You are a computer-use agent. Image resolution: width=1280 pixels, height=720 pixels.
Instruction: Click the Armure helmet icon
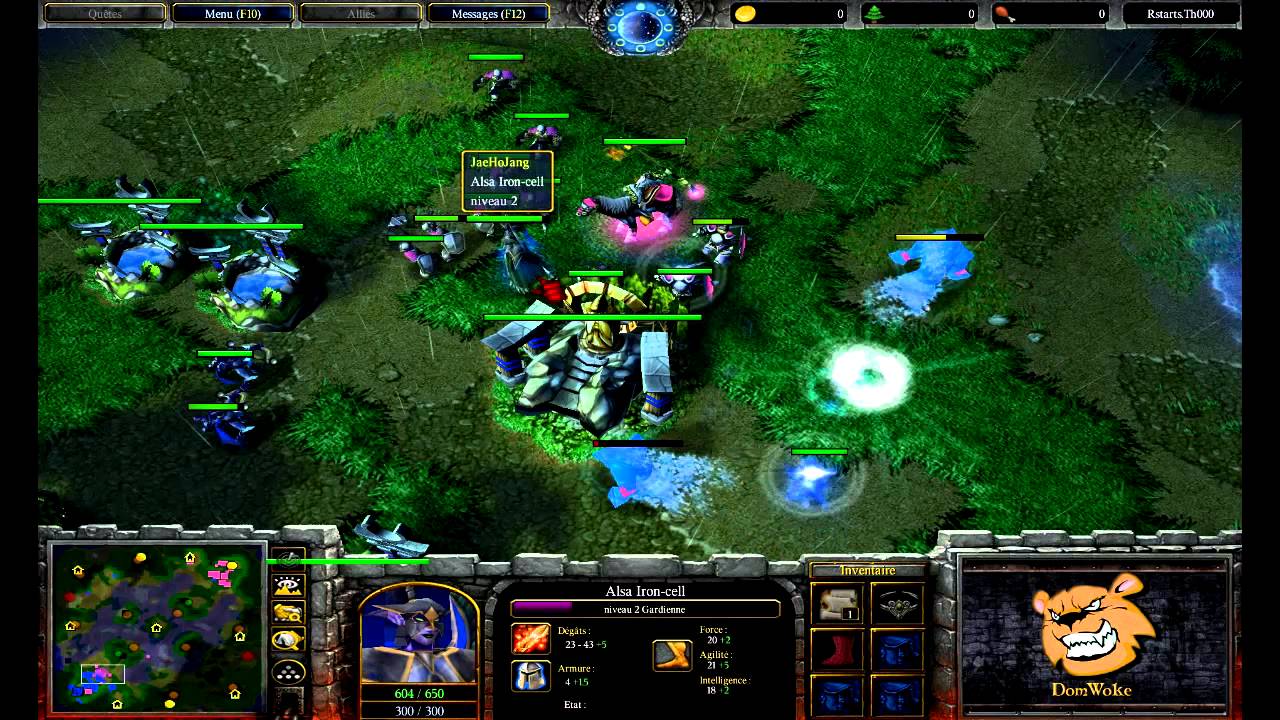(531, 676)
